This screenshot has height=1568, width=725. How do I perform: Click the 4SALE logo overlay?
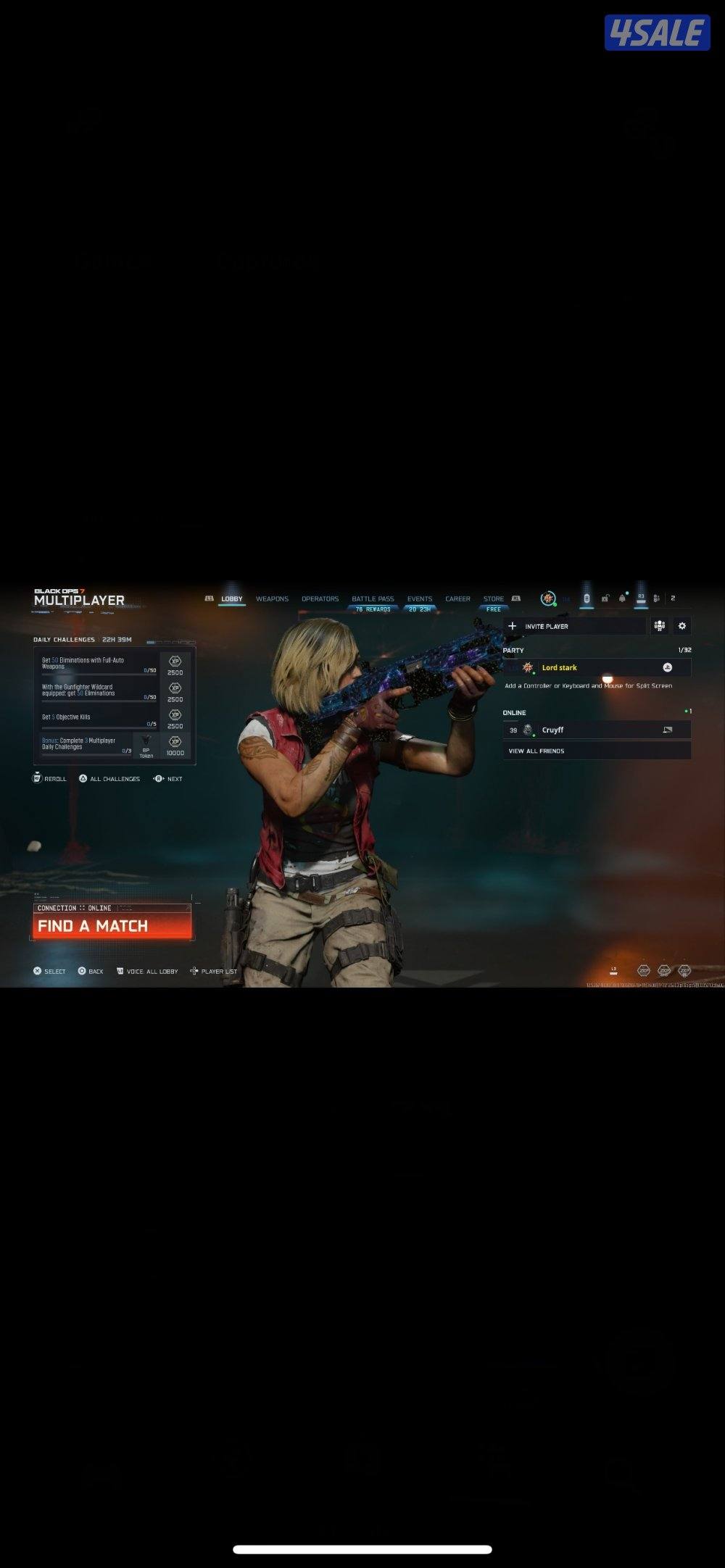657,33
